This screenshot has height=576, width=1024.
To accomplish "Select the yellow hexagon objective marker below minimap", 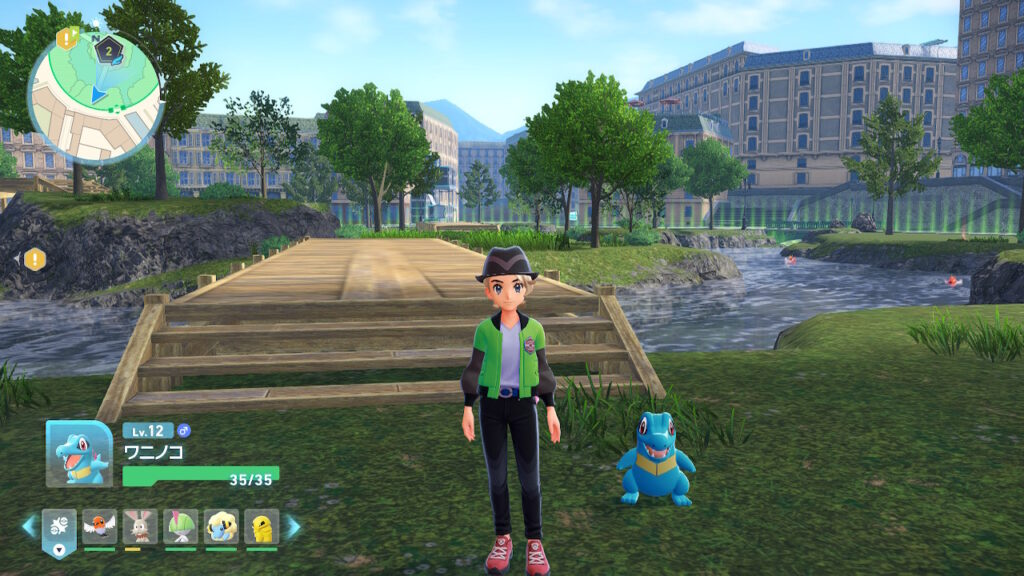I will (35, 260).
